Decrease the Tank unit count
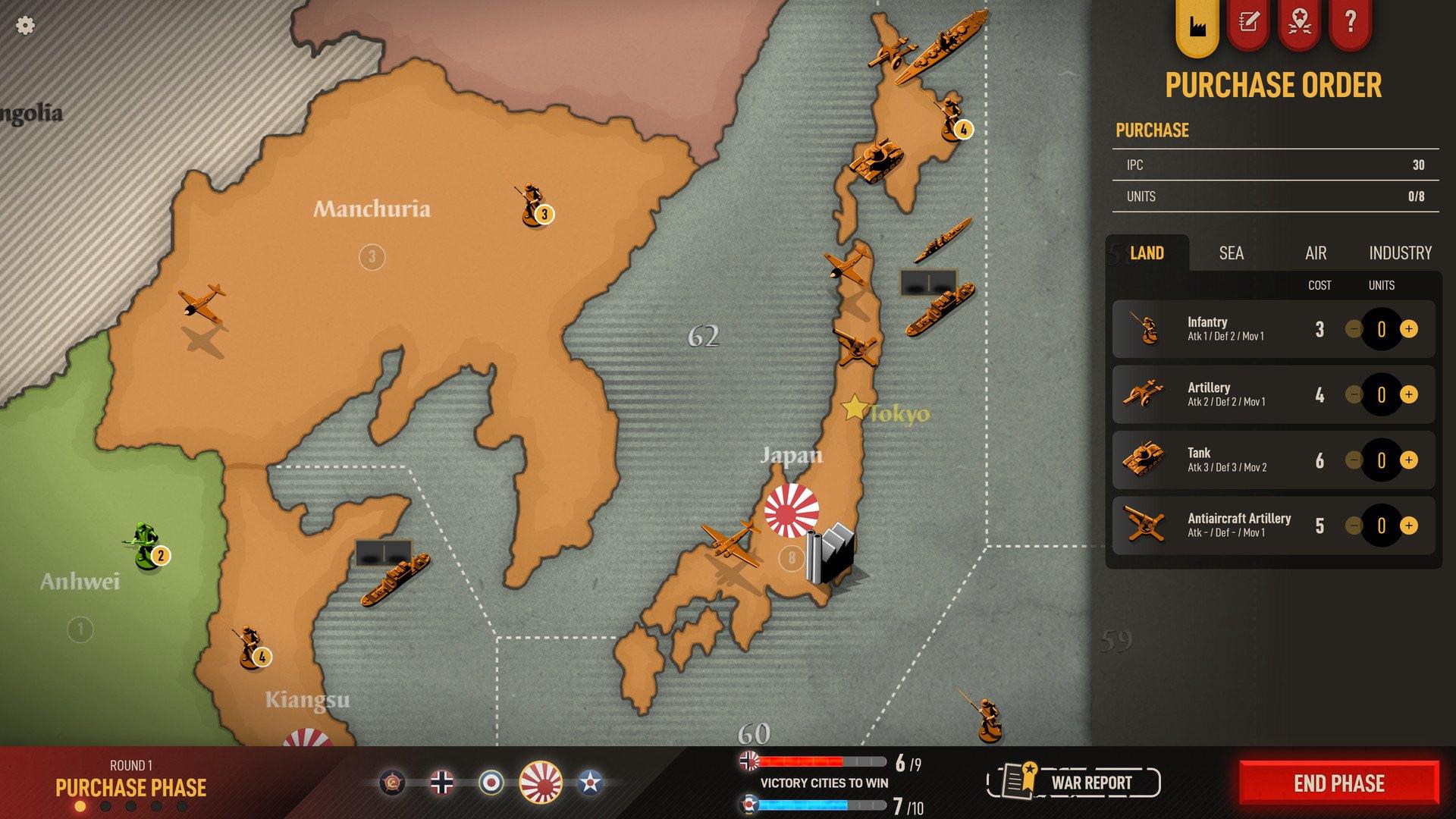Screen dimensions: 1456x819 (1354, 460)
